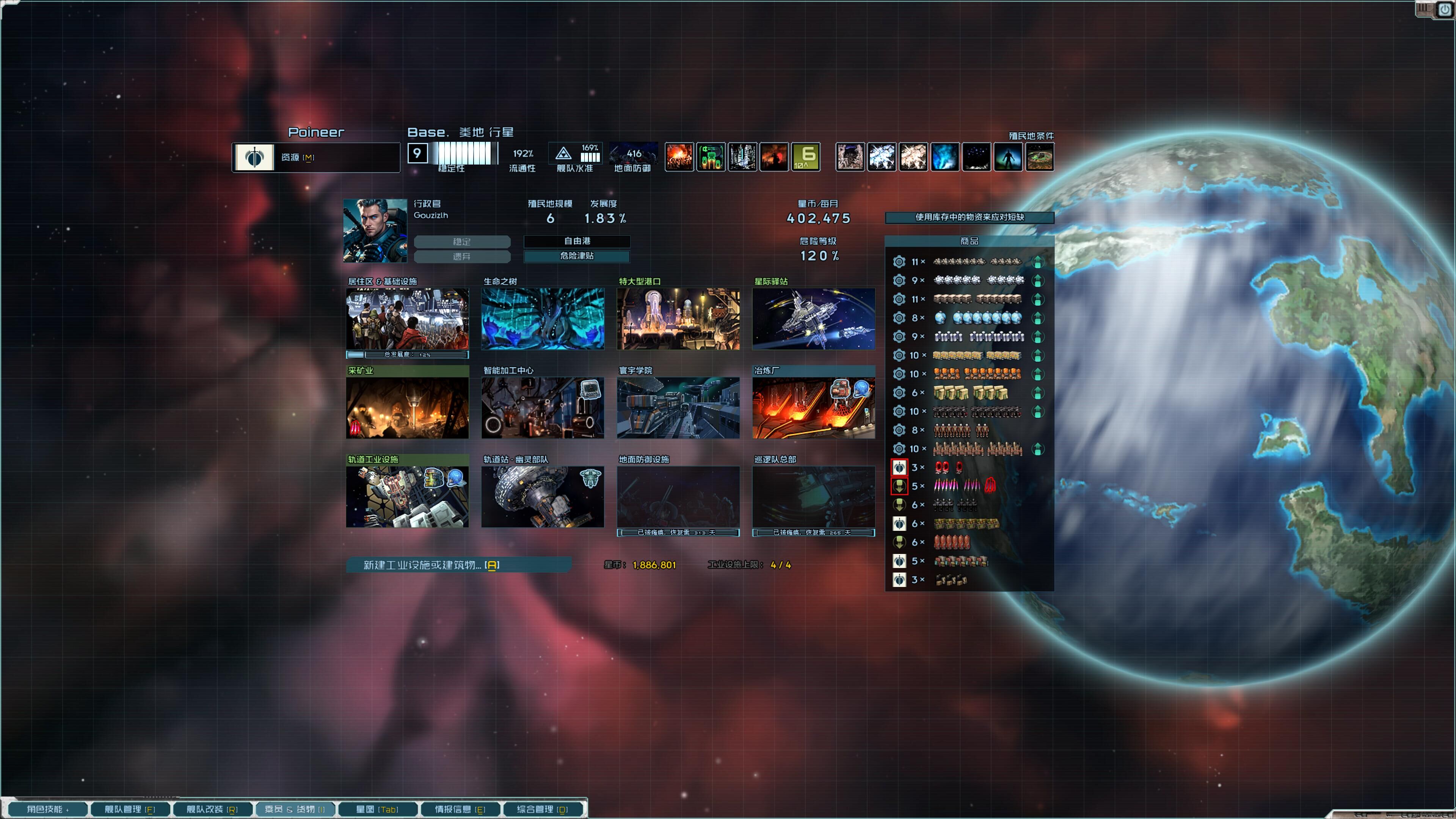Toggle the 自由港 free port option
Viewport: 1456px width, 819px height.
click(576, 242)
